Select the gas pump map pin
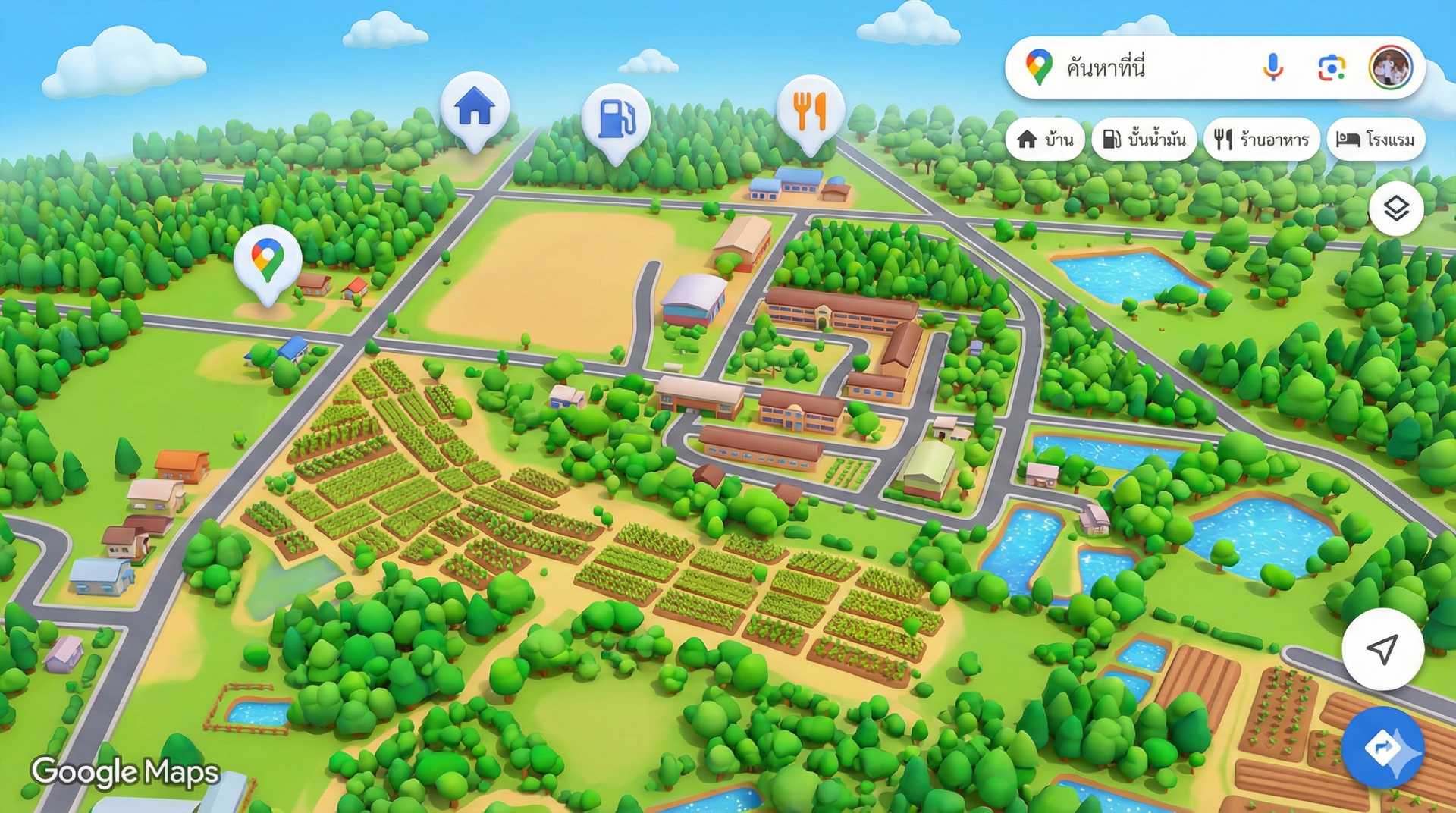This screenshot has width=1456, height=813. click(x=615, y=119)
